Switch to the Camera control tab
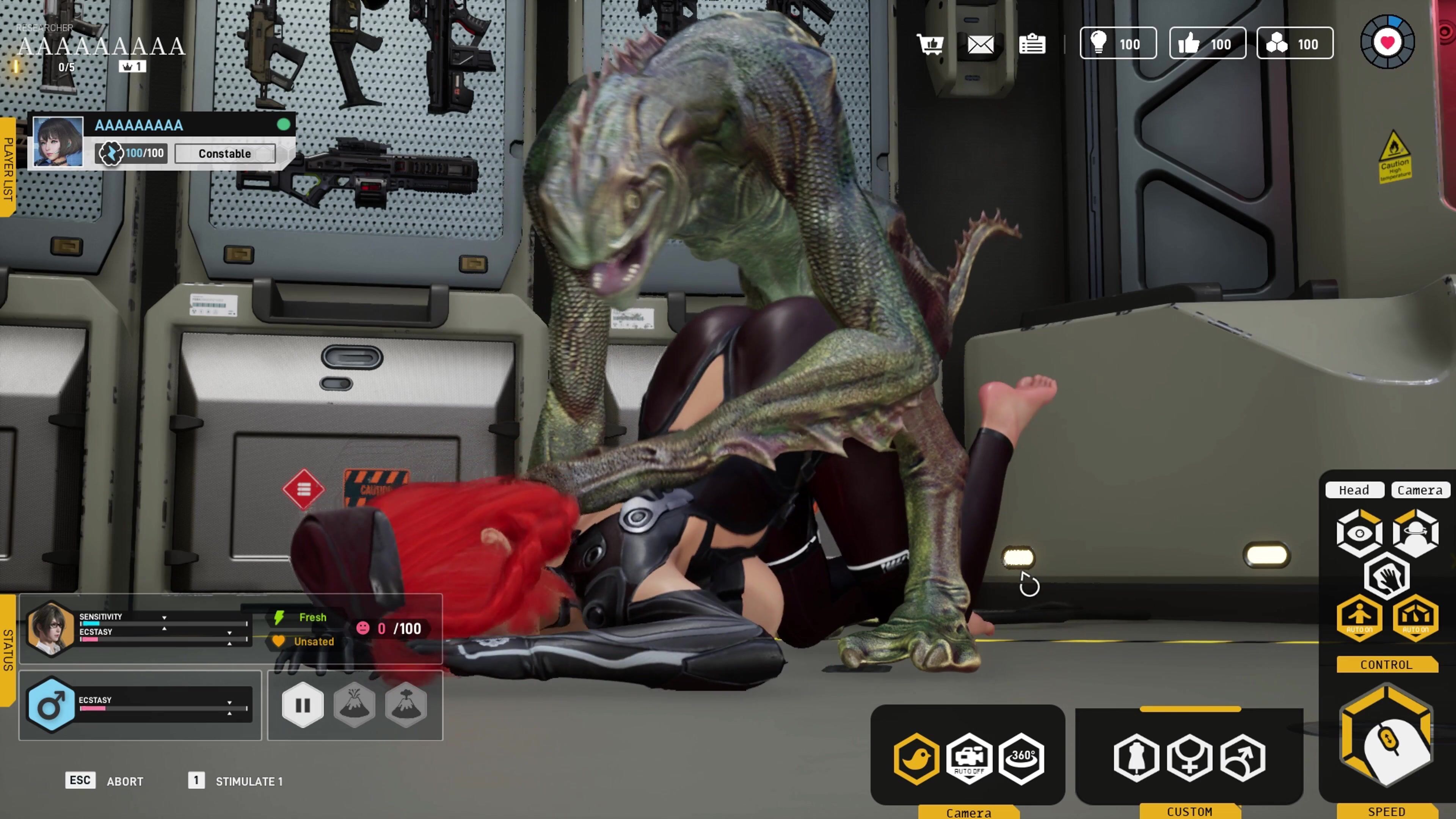 (x=1420, y=490)
